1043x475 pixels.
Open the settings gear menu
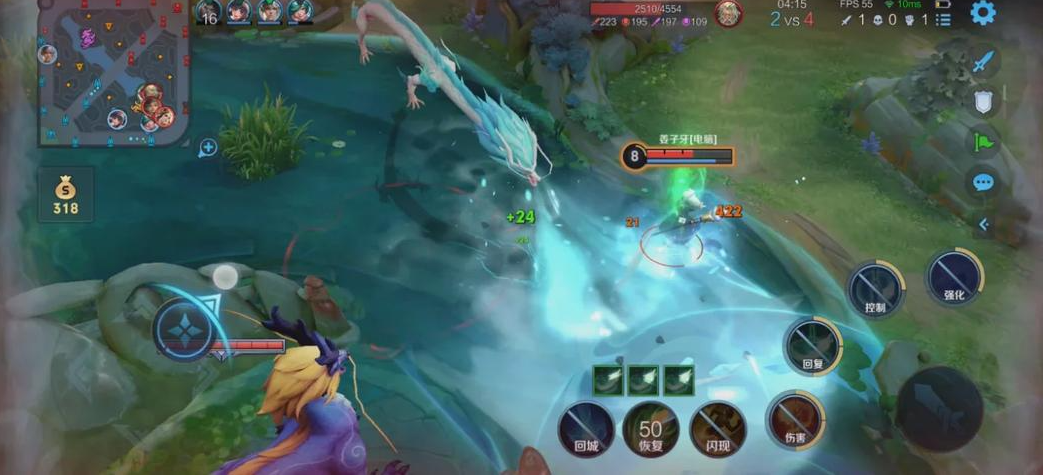pos(983,13)
